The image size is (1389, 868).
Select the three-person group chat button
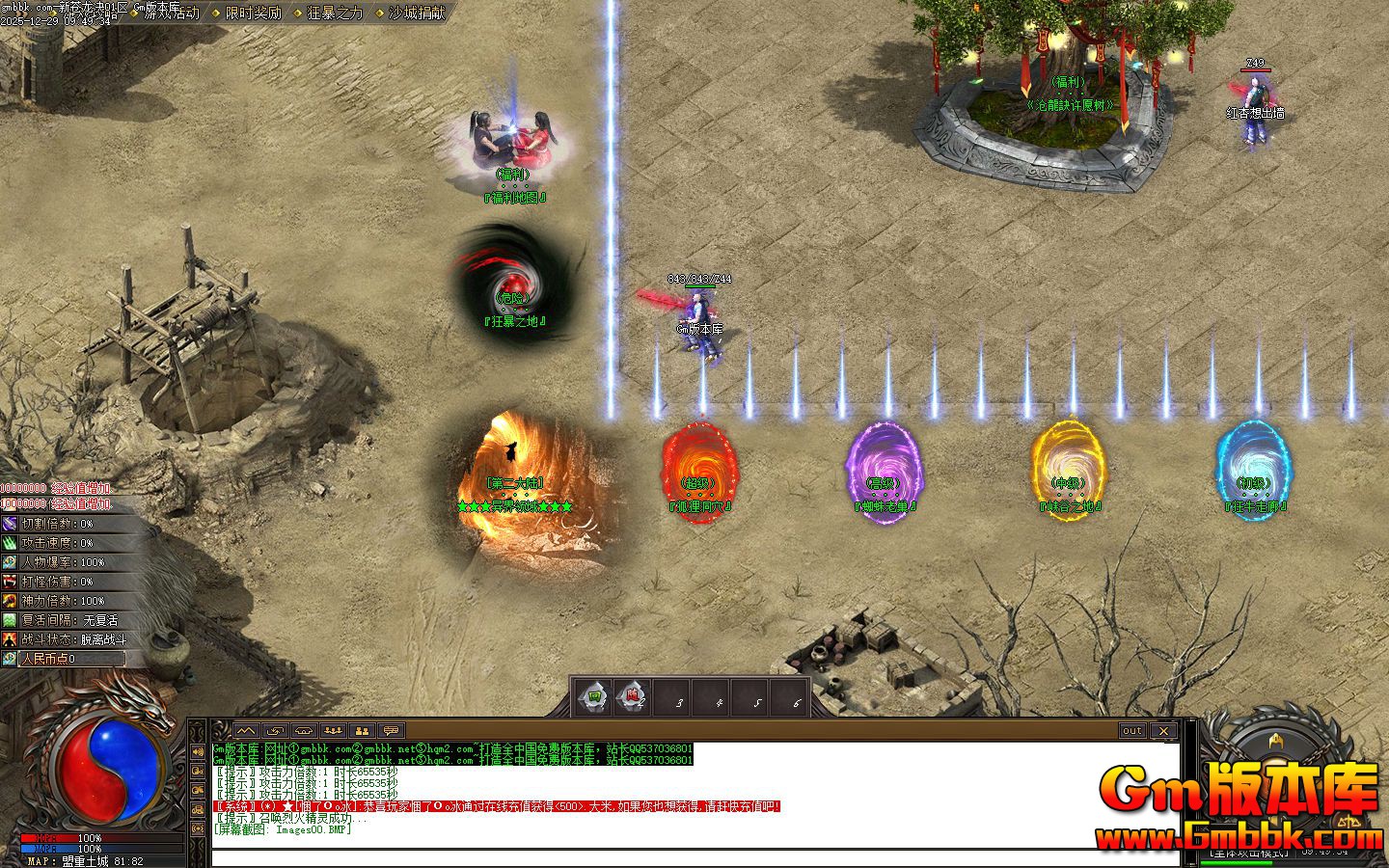point(334,731)
